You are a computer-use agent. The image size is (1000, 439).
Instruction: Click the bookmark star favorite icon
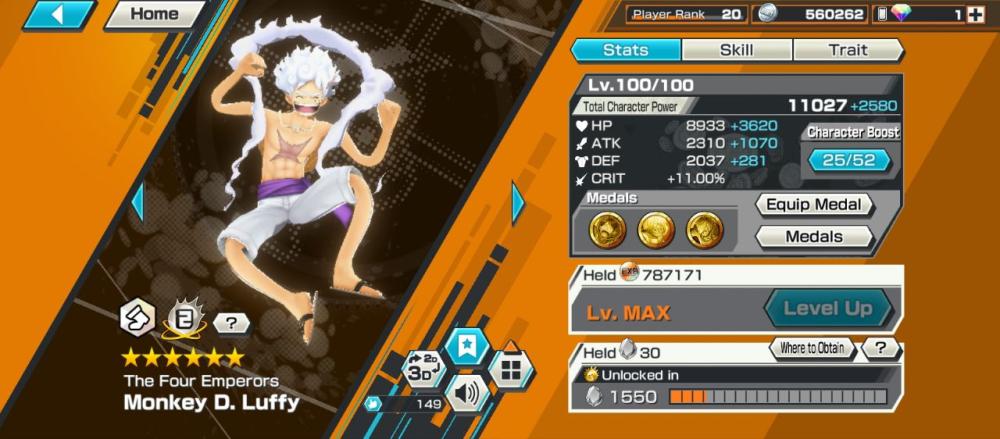pyautogui.click(x=467, y=346)
